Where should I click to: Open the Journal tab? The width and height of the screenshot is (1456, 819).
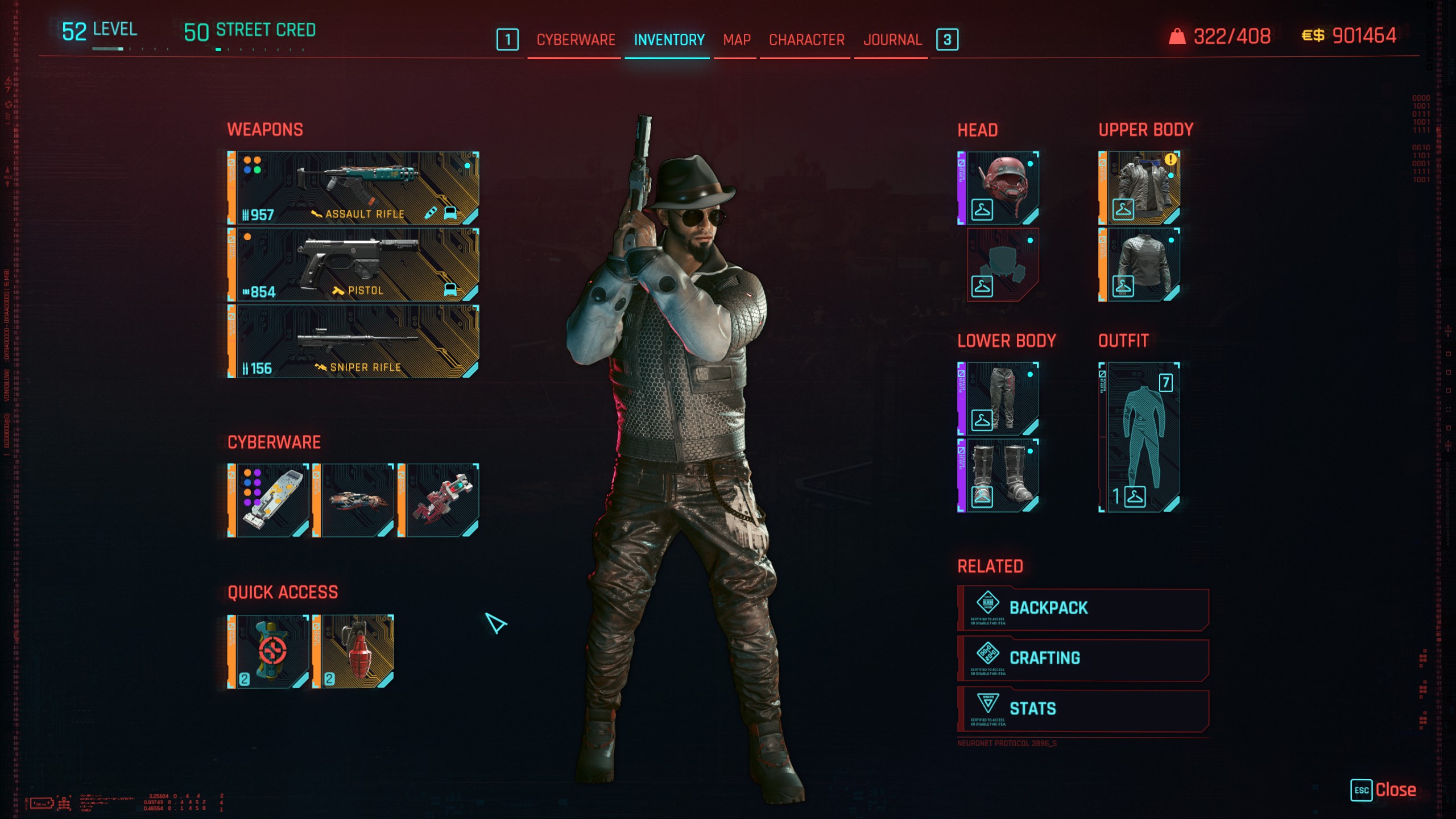click(892, 40)
